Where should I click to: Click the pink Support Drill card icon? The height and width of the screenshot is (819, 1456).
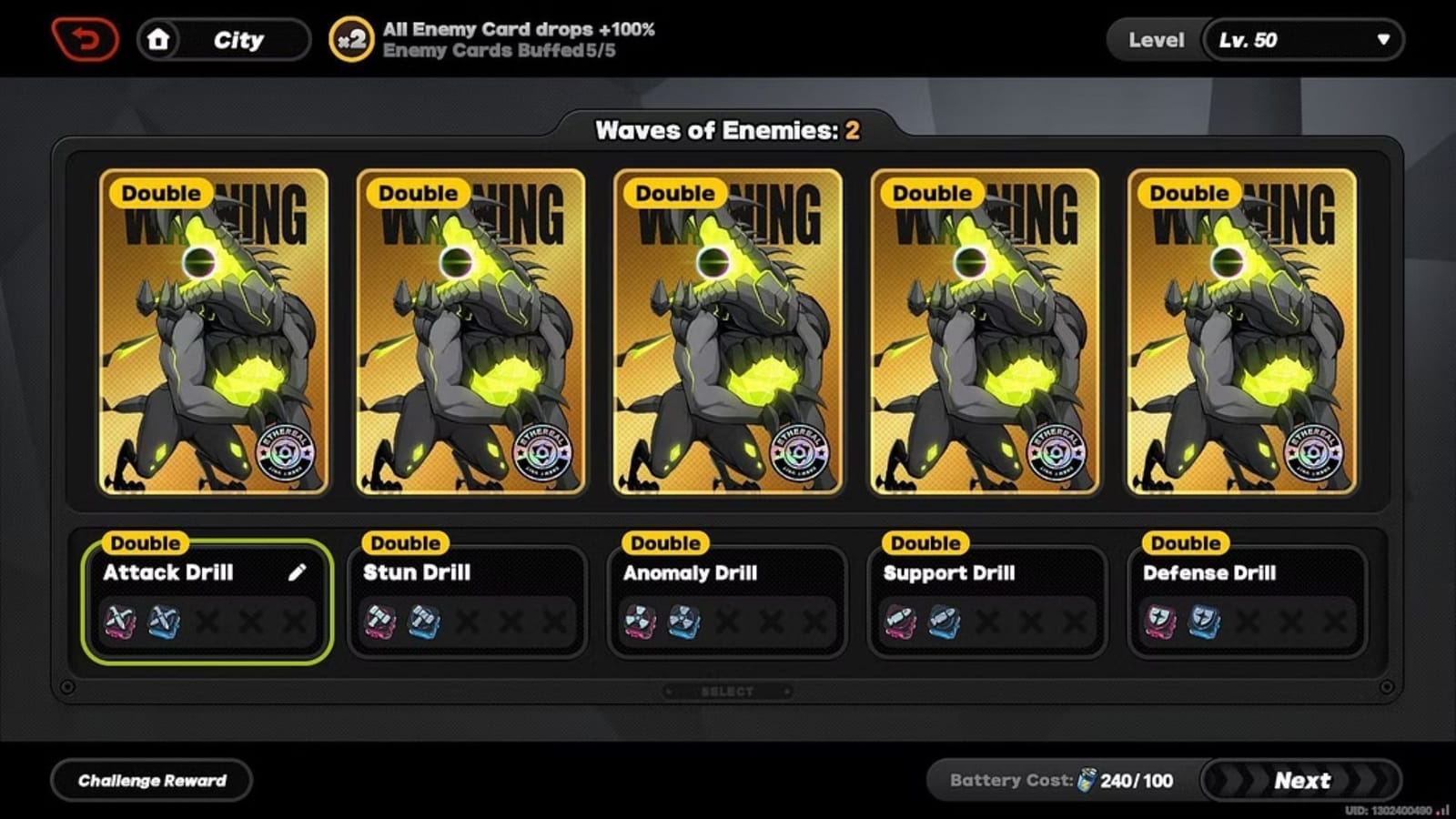pyautogui.click(x=901, y=621)
